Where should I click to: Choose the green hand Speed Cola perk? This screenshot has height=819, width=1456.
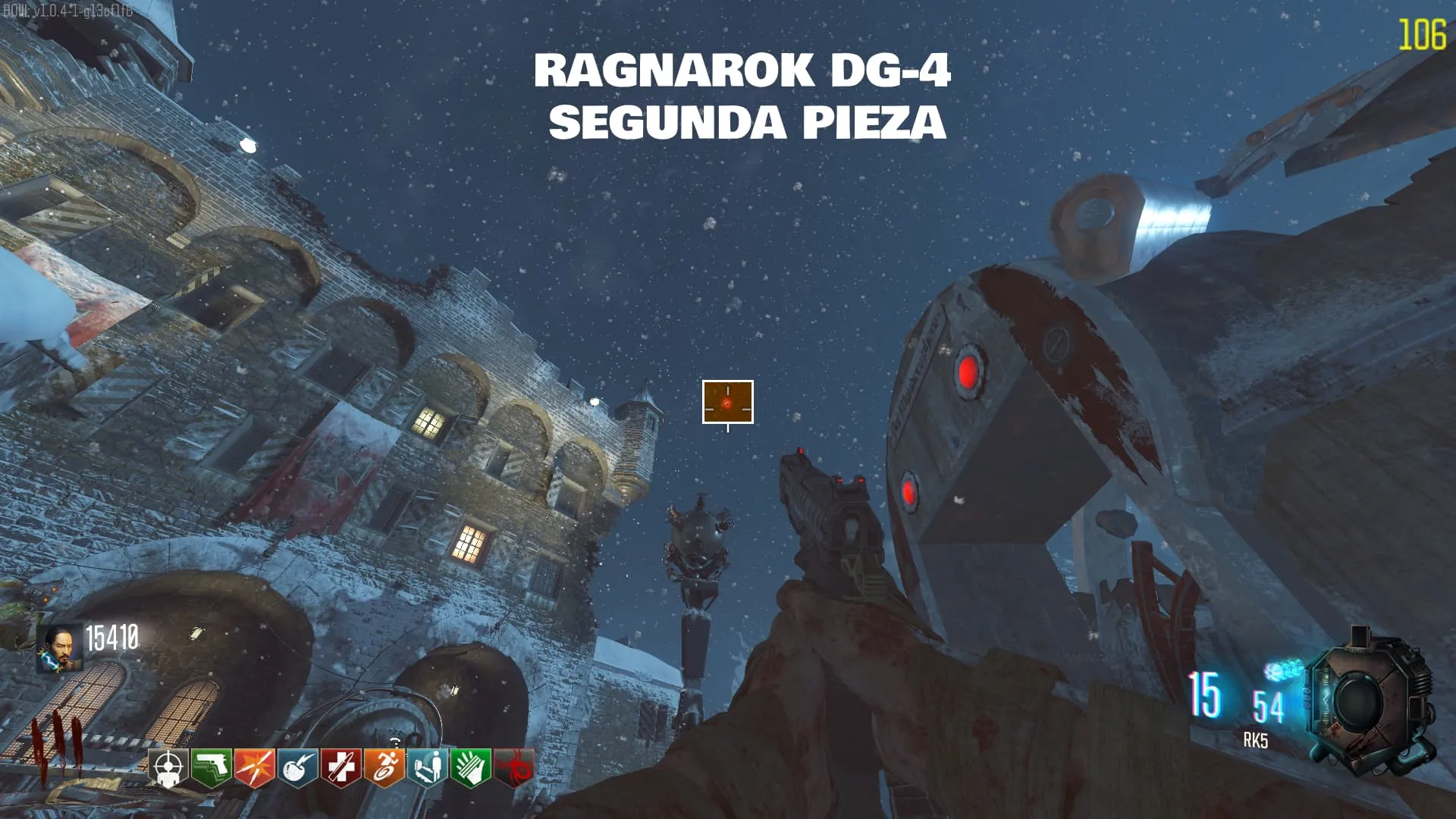(x=470, y=768)
